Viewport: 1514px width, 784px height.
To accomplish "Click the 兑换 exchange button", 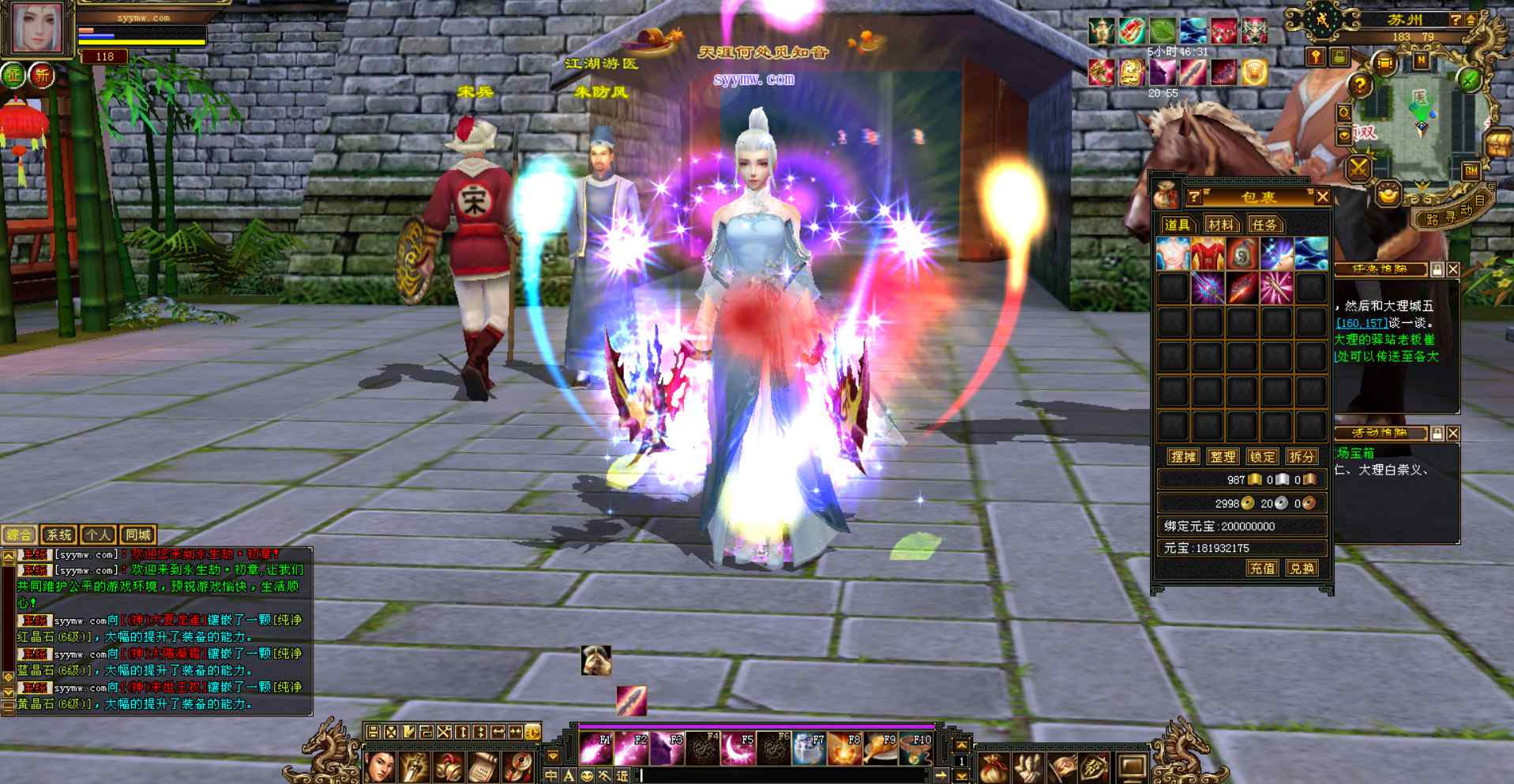I will (1302, 568).
